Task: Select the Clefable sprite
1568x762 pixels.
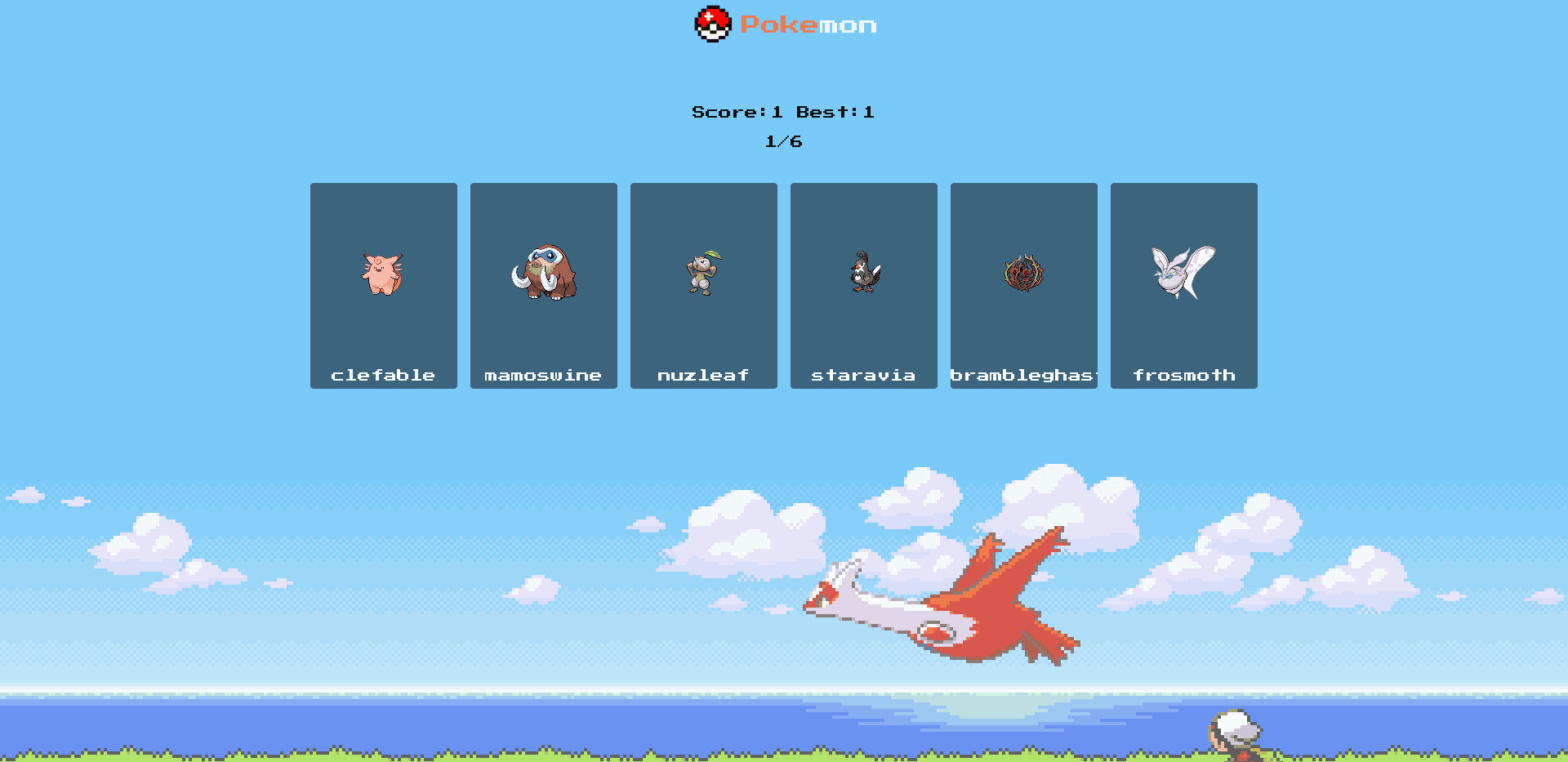Action: (383, 274)
